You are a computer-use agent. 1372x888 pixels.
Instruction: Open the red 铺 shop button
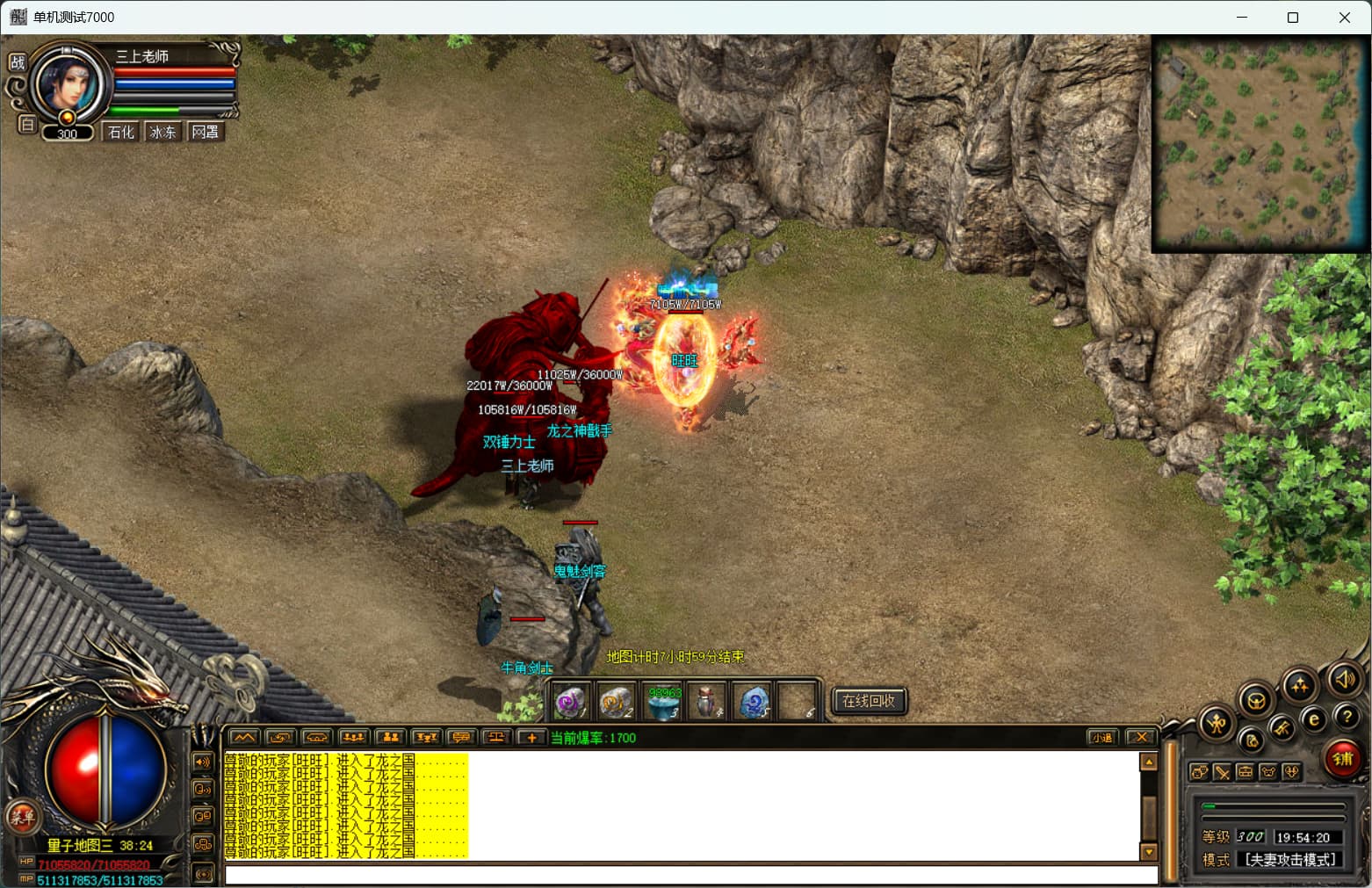(1342, 758)
